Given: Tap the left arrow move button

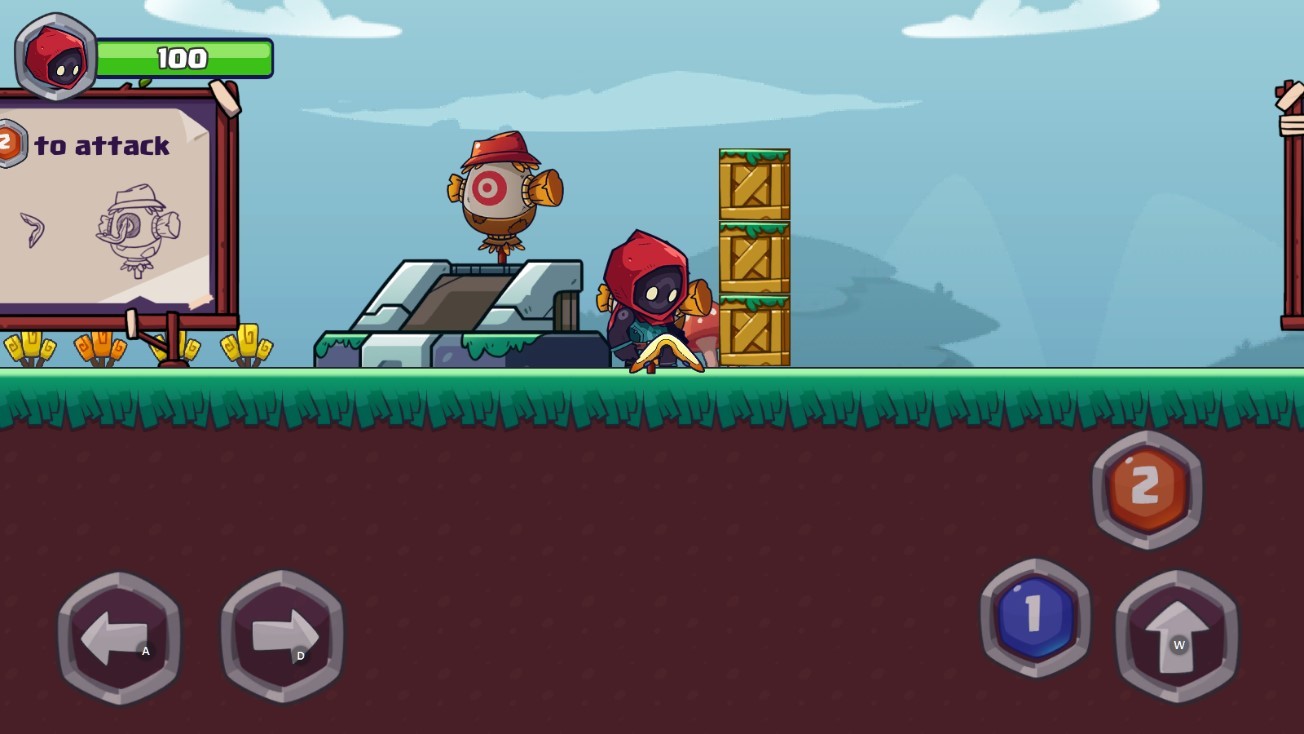Looking at the screenshot, I should click(119, 638).
